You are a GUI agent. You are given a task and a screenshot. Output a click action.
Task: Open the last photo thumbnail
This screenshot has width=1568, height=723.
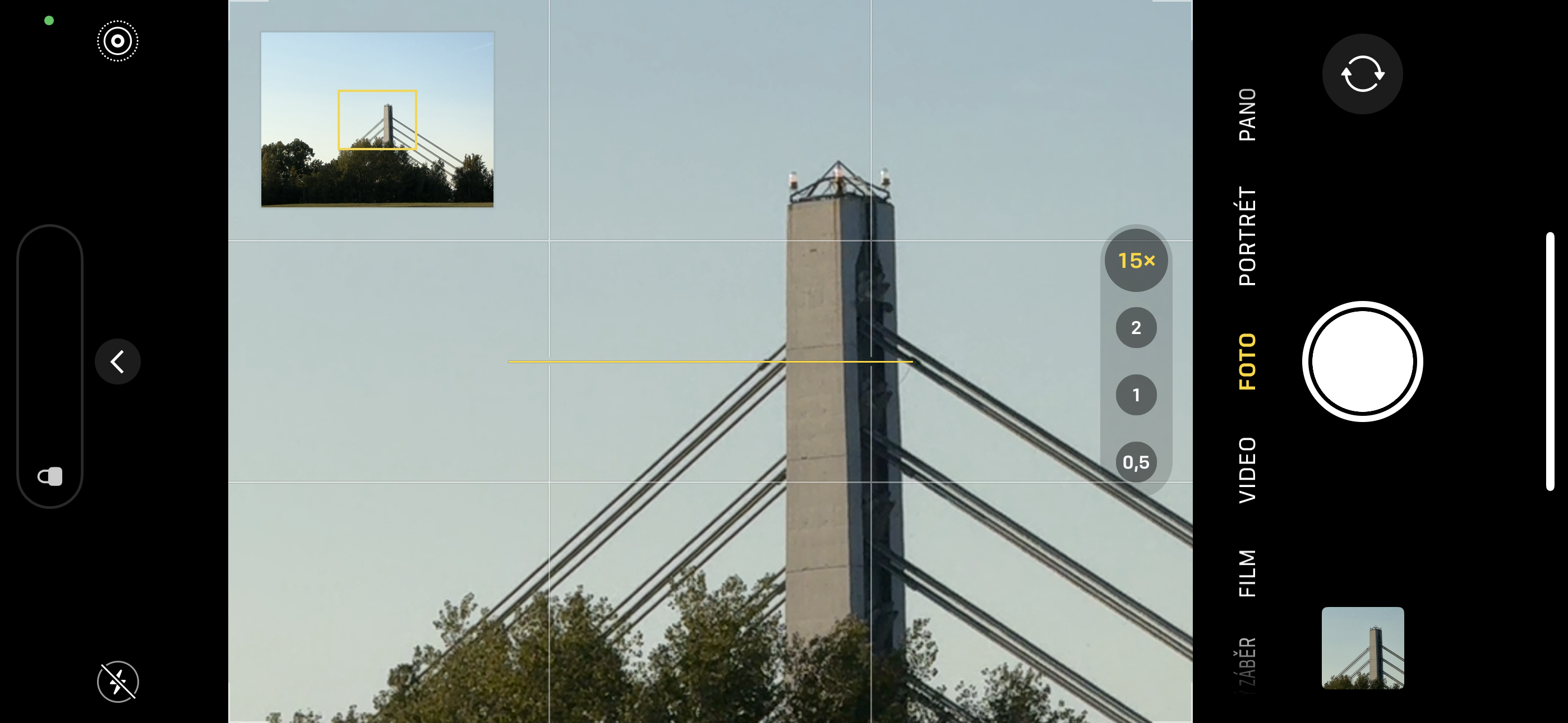pyautogui.click(x=1363, y=650)
